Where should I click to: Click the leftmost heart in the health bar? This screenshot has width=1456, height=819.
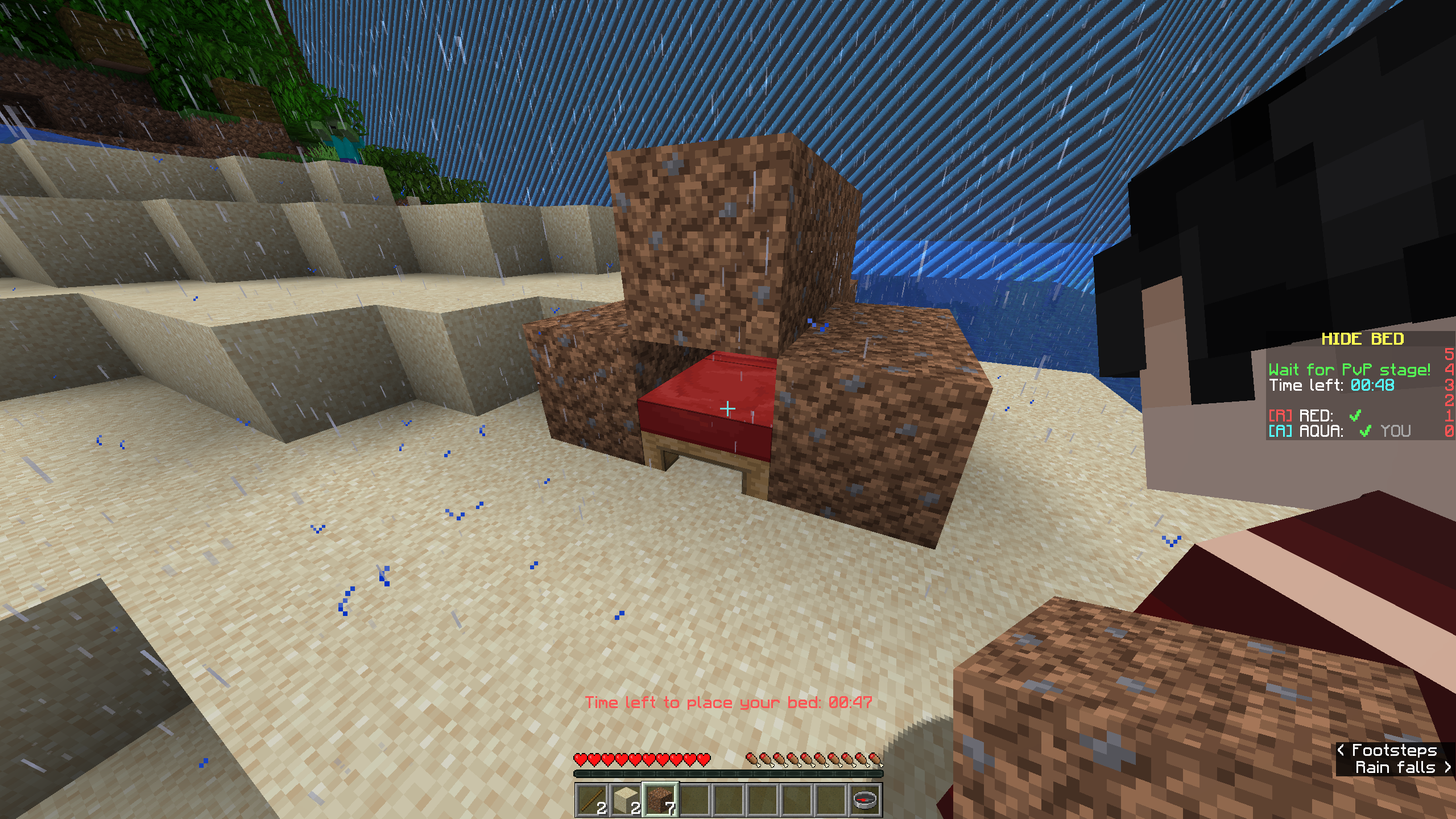[581, 760]
